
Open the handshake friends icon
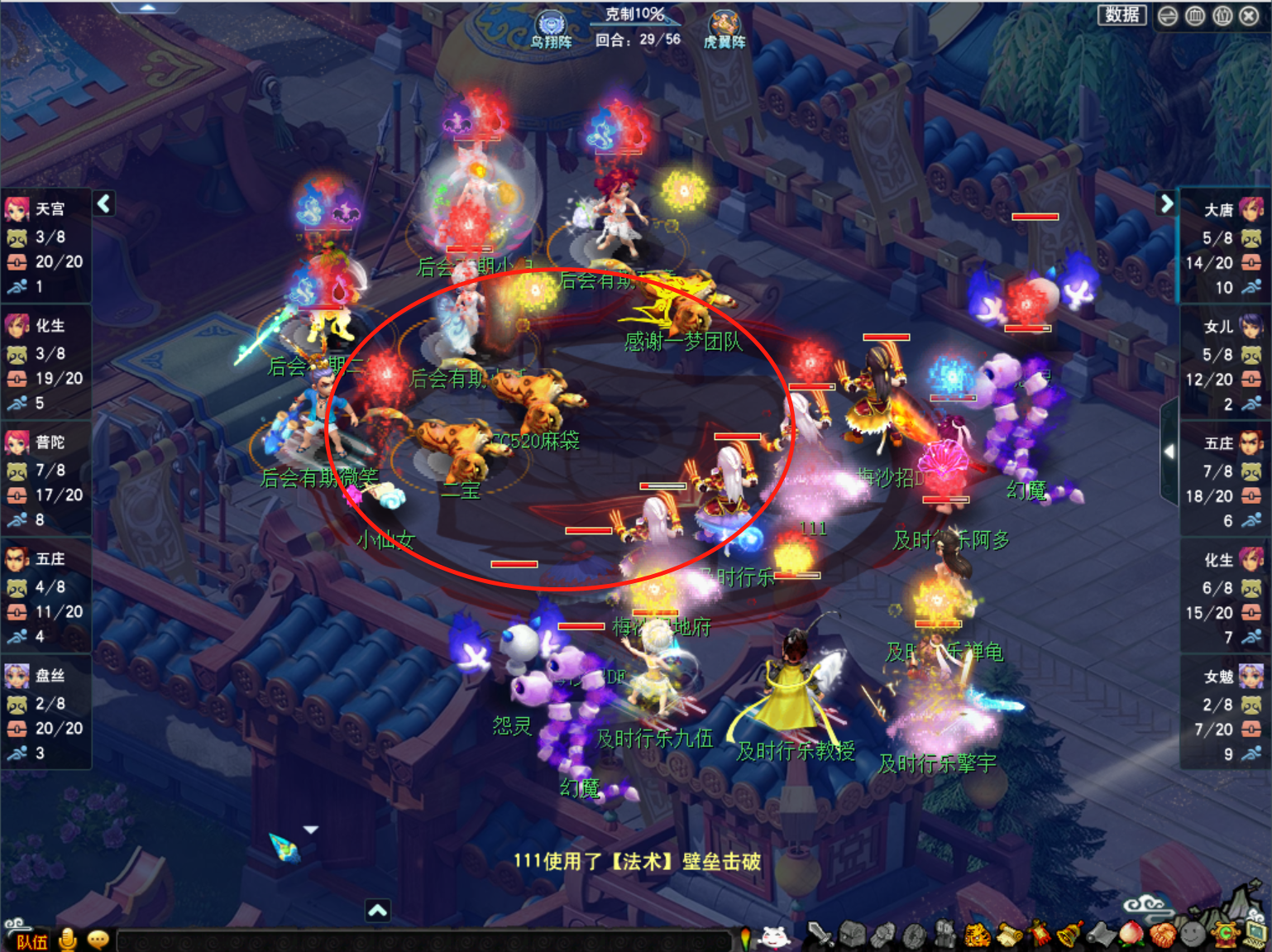pyautogui.click(x=1162, y=935)
